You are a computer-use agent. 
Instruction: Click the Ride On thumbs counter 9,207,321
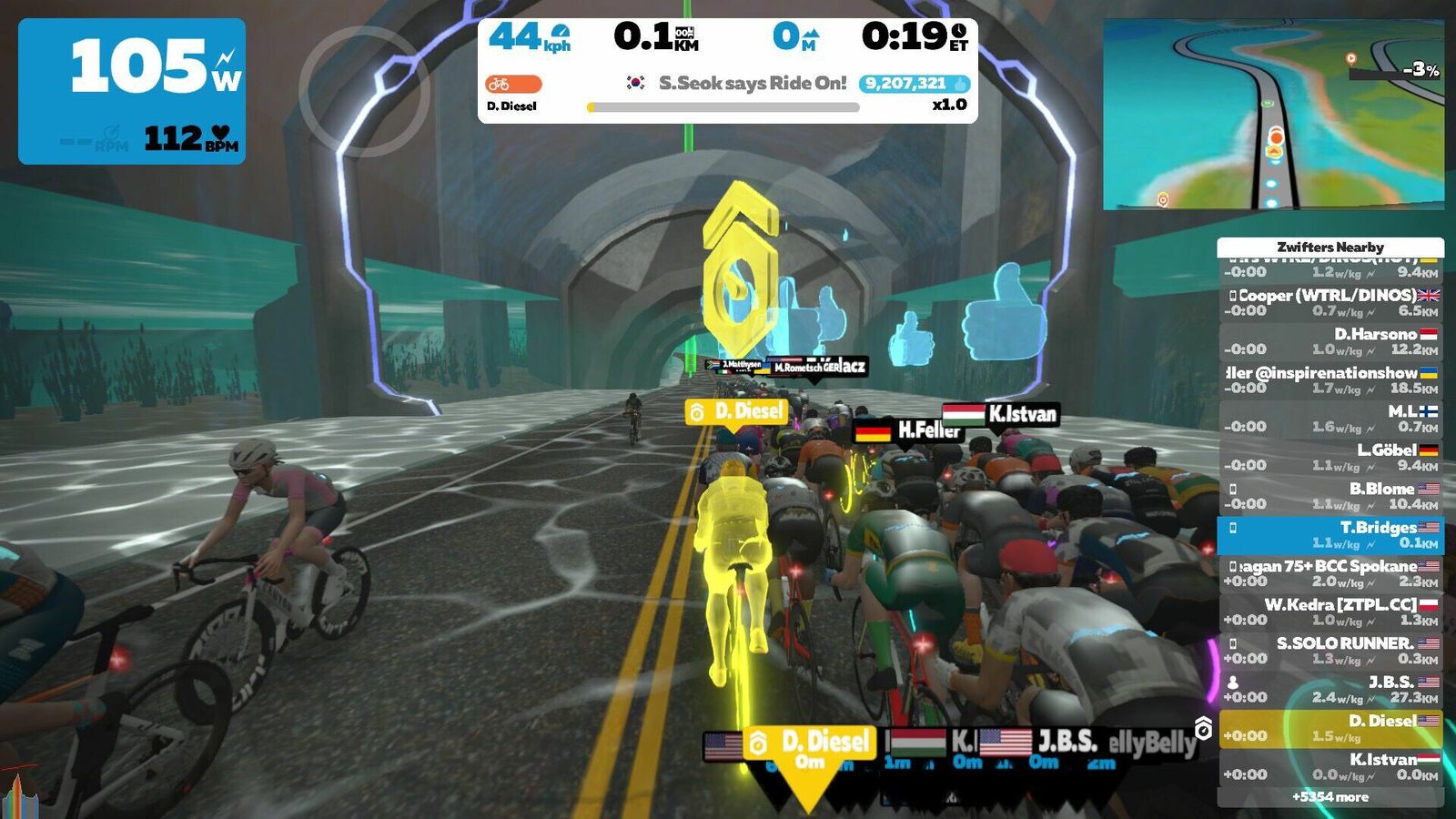click(913, 84)
